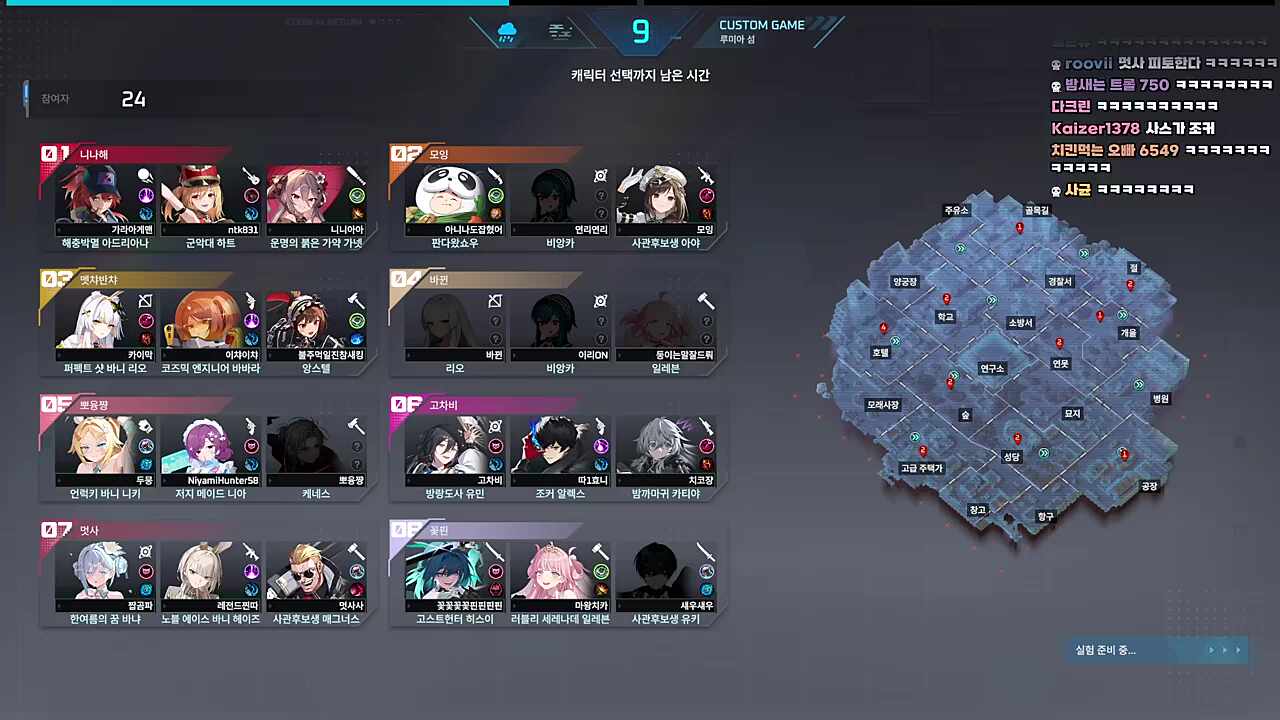Click the 고차비 team name banner

point(440,405)
